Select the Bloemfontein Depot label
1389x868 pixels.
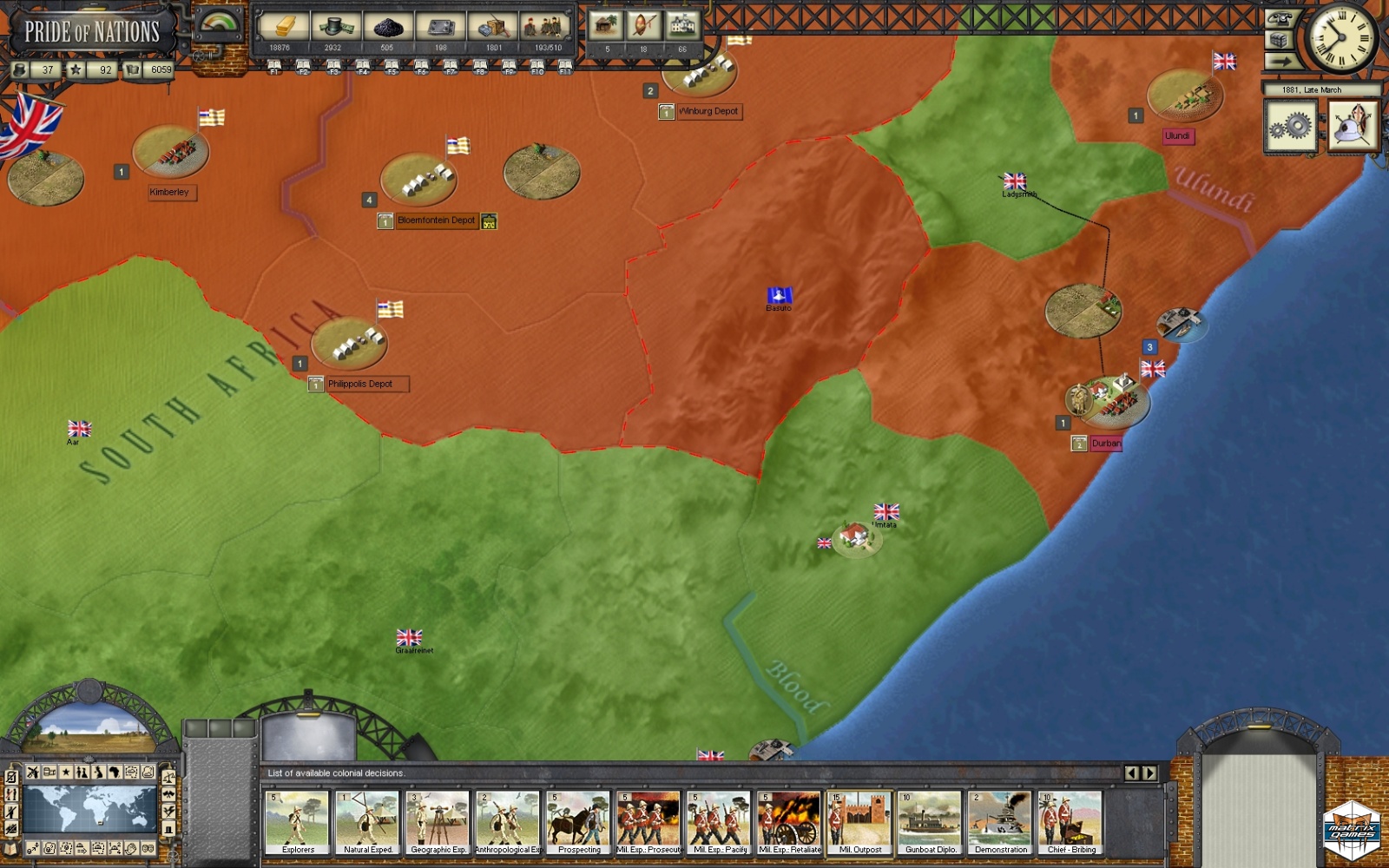pyautogui.click(x=436, y=220)
